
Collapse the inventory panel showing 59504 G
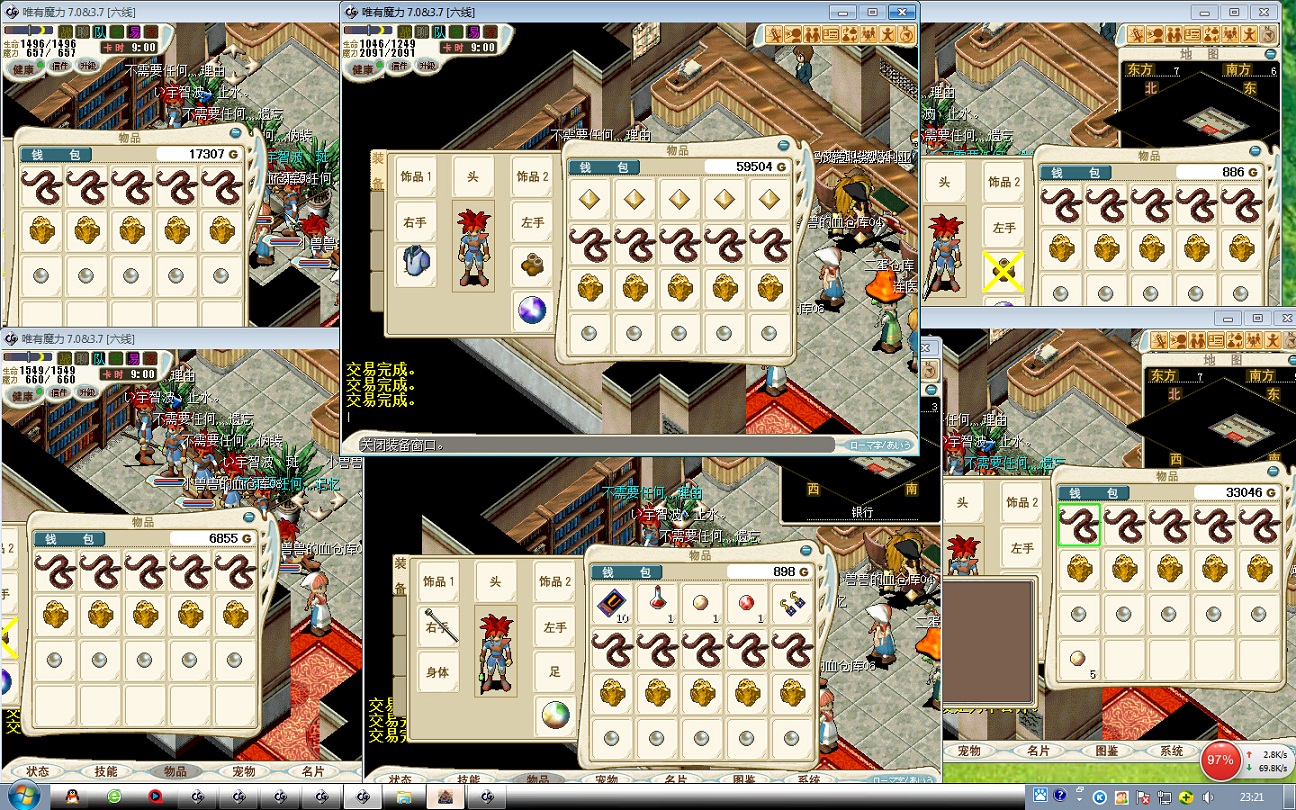click(x=785, y=148)
